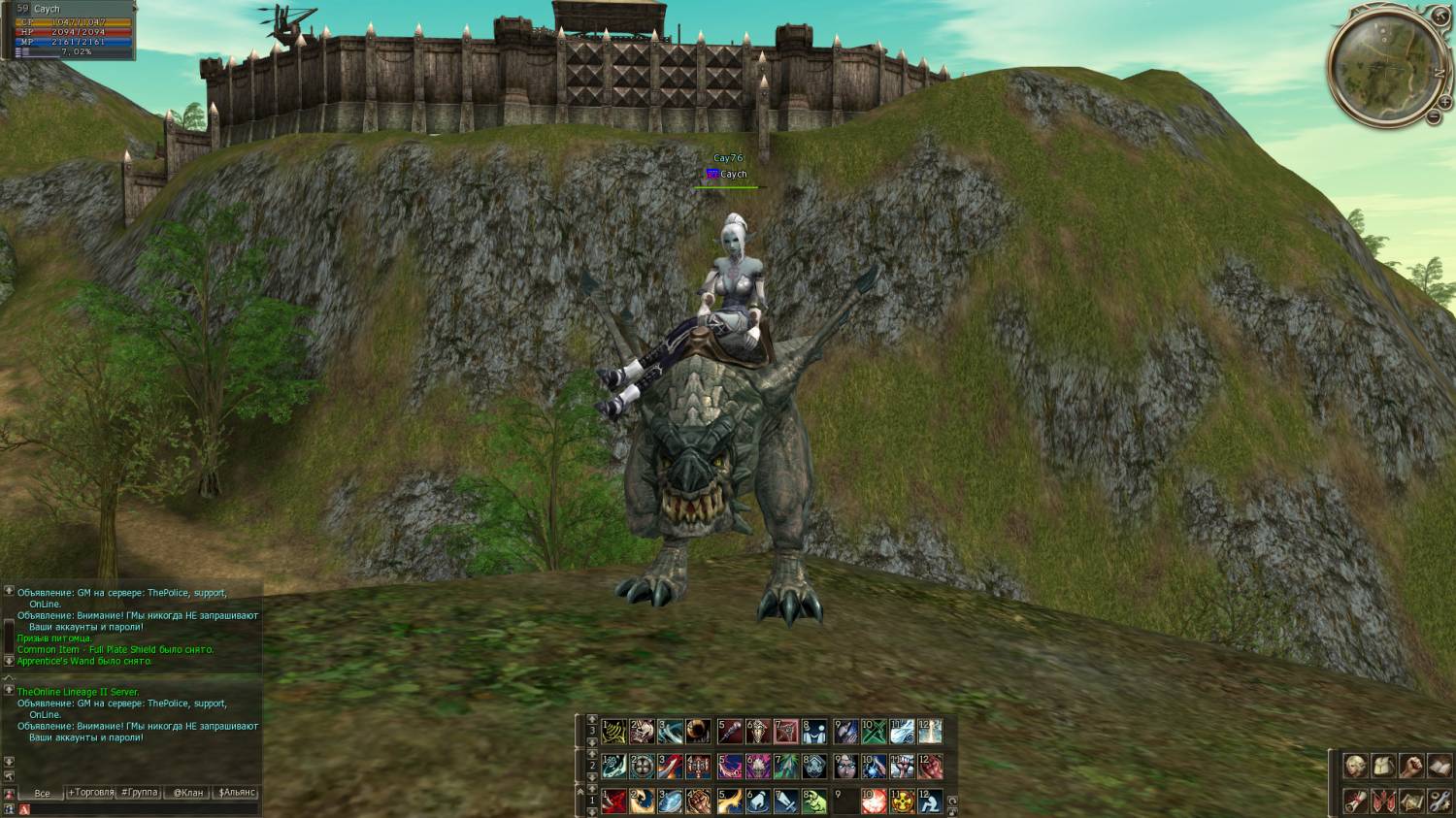Image resolution: width=1456 pixels, height=818 pixels.
Task: Switch to the Группа chat tab
Action: 139,793
